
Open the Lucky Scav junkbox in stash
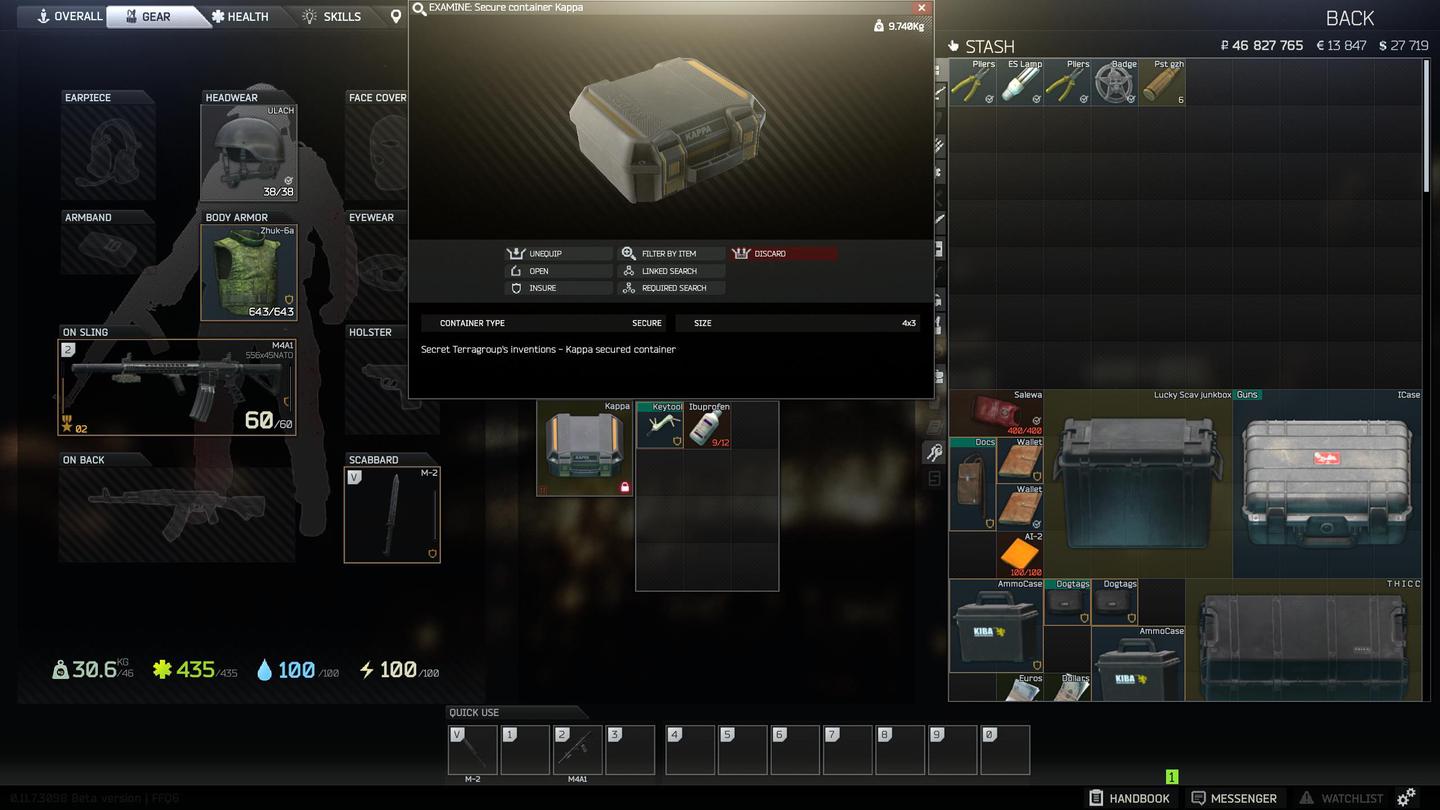coord(1139,483)
